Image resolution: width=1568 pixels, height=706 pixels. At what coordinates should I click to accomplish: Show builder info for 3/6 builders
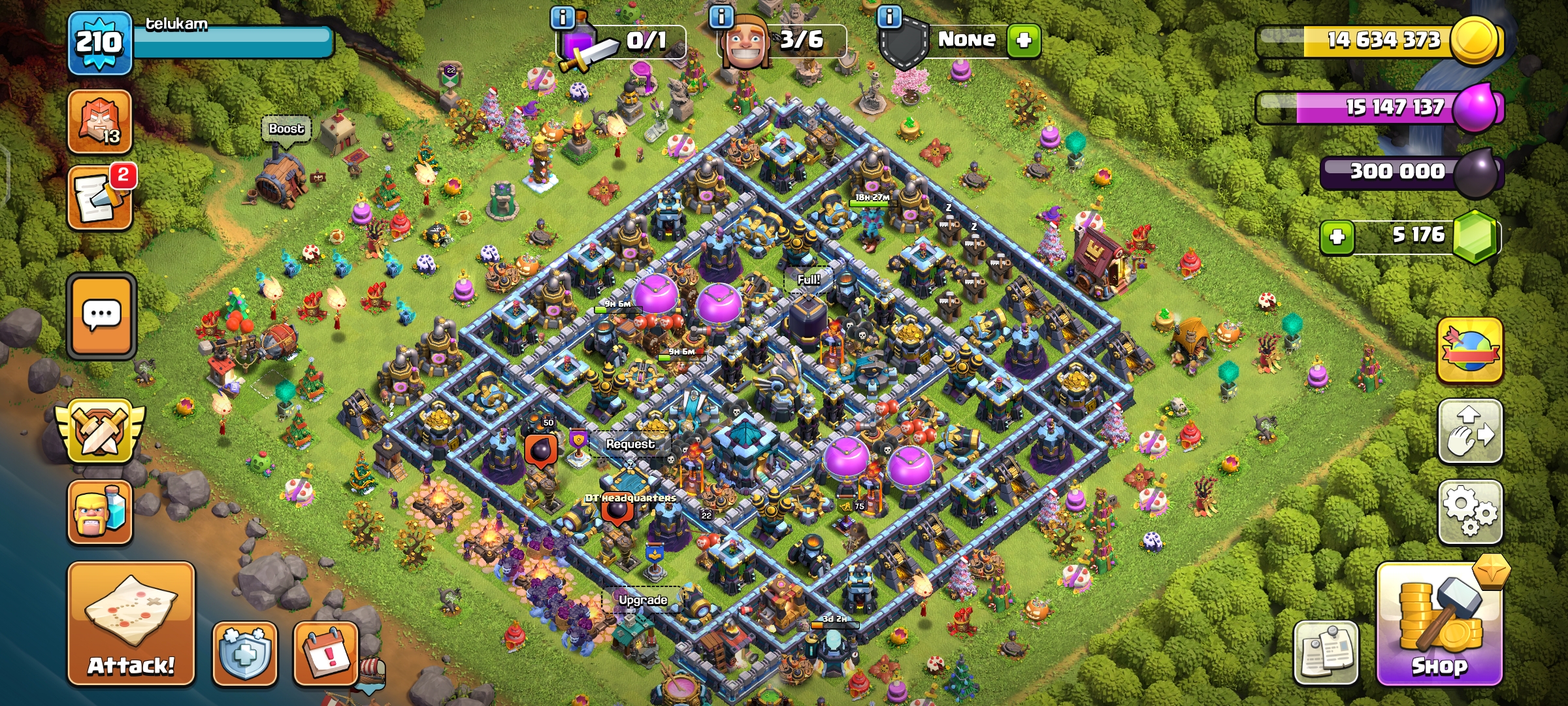(x=721, y=17)
